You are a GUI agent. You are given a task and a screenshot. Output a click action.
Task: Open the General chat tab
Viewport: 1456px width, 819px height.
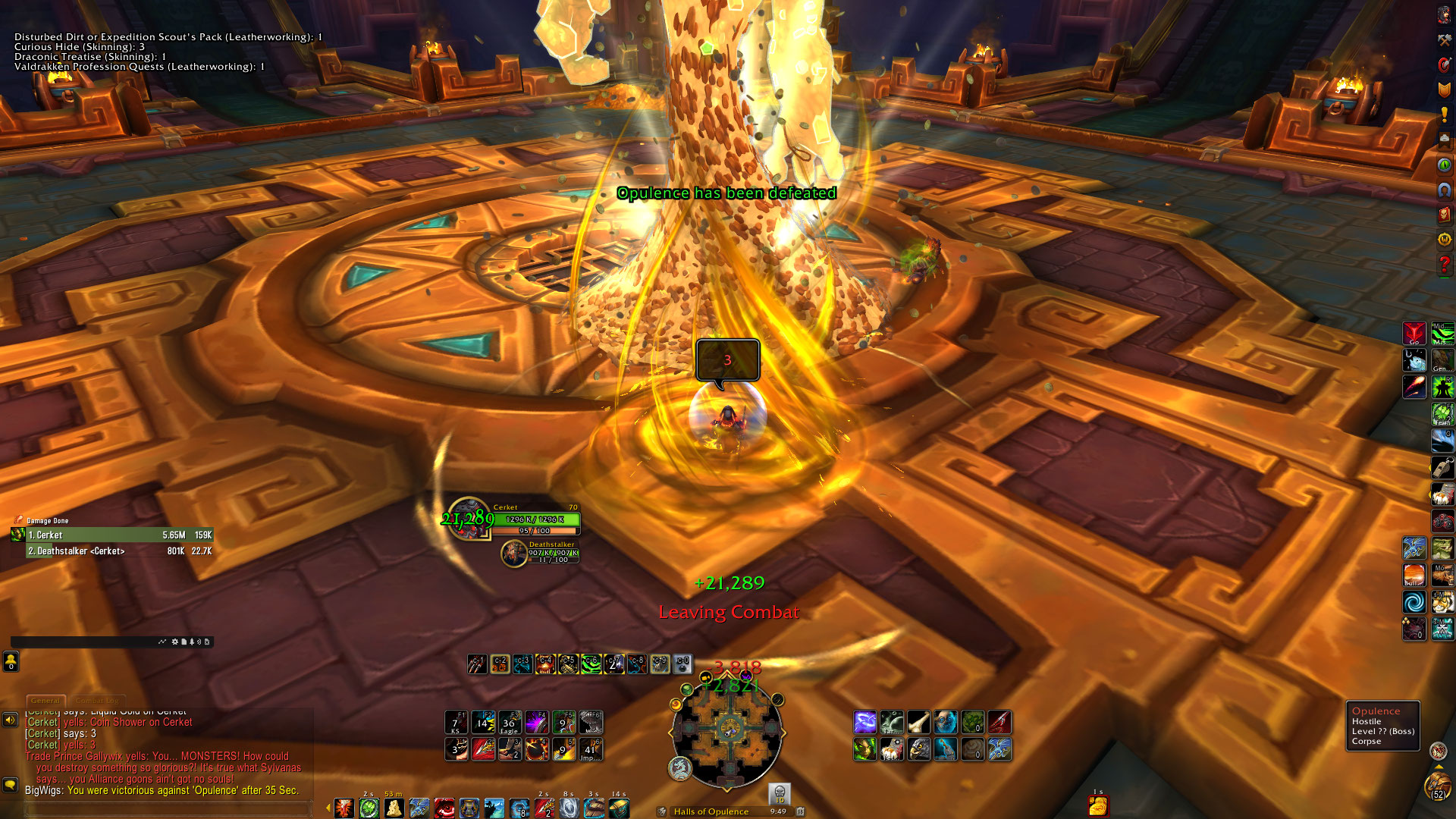[45, 701]
